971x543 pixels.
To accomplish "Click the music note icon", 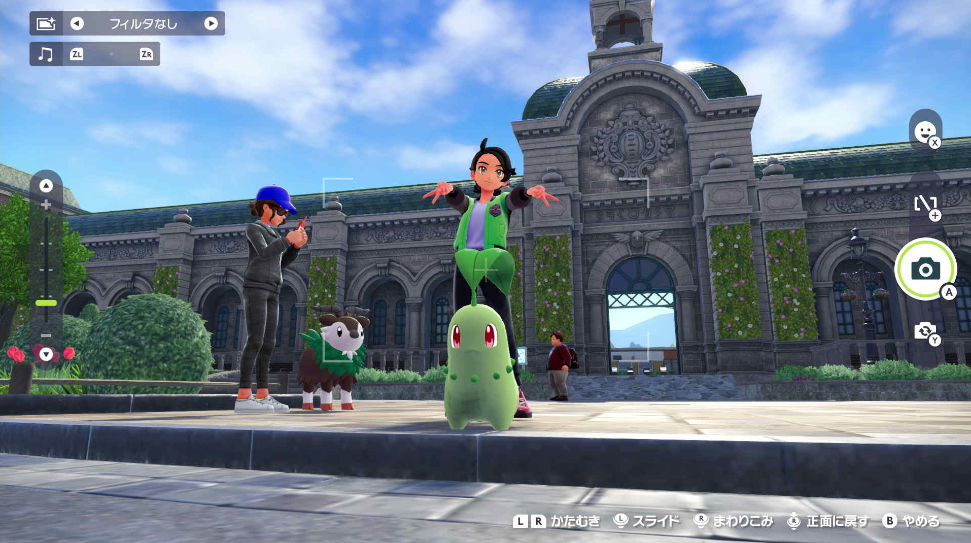I will tap(45, 54).
